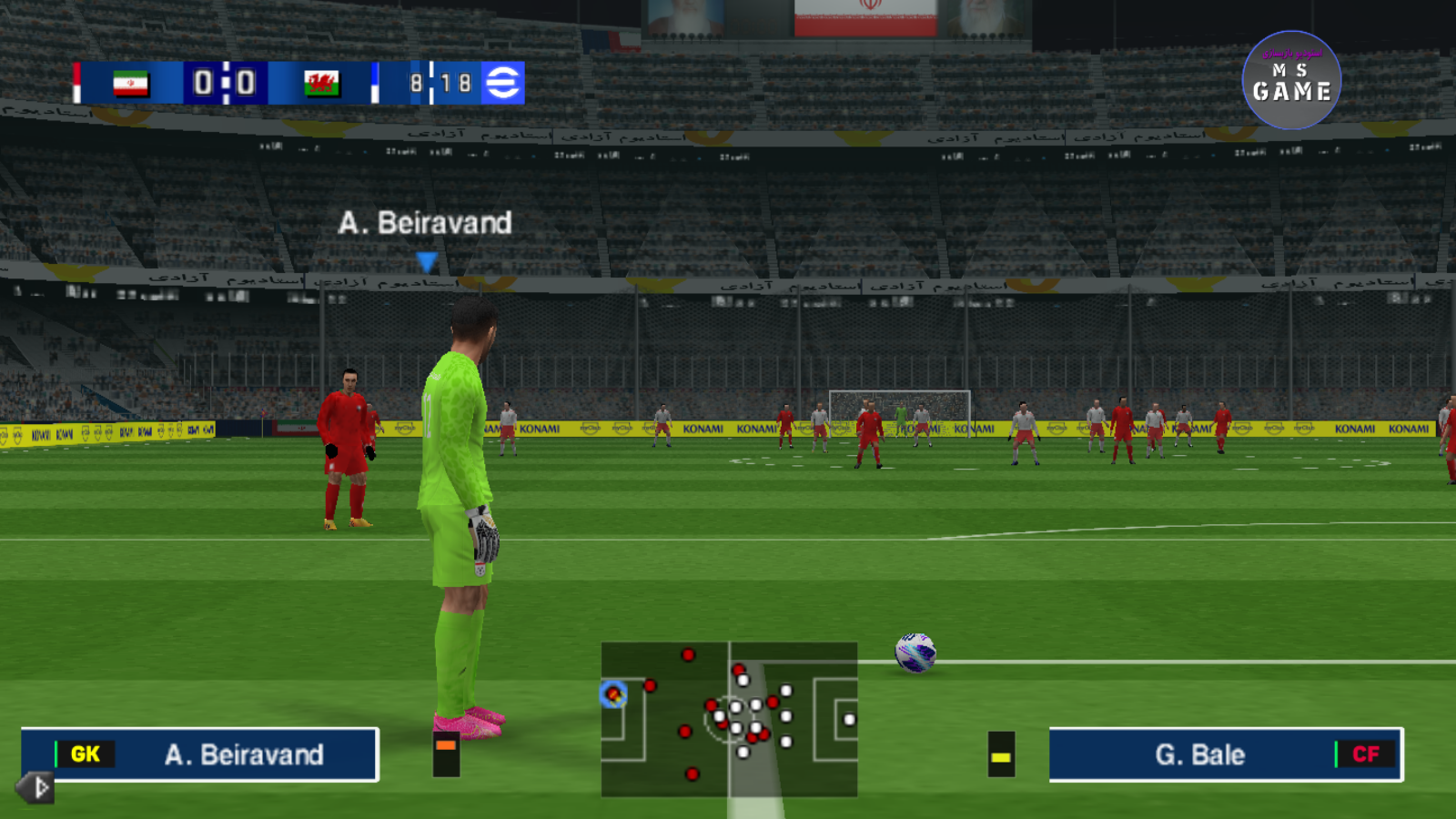Open the match clock showing 8:18
This screenshot has height=819, width=1456.
tap(437, 82)
